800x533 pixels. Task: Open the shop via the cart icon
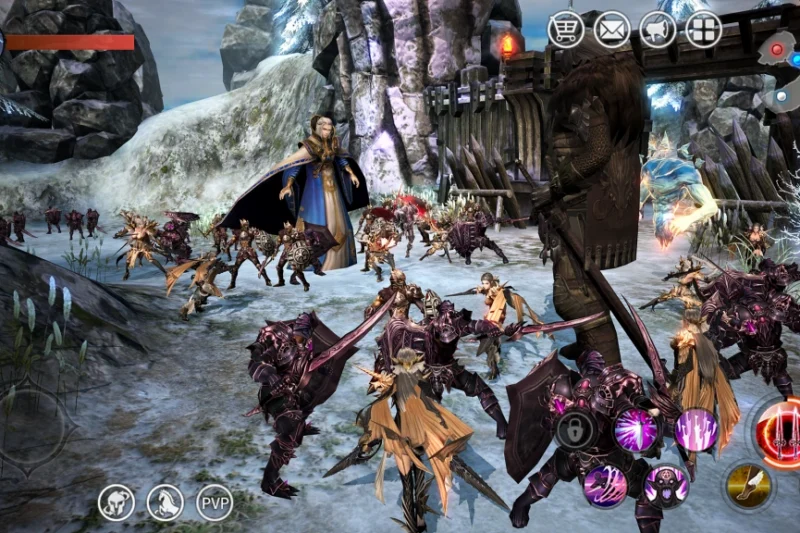(566, 29)
